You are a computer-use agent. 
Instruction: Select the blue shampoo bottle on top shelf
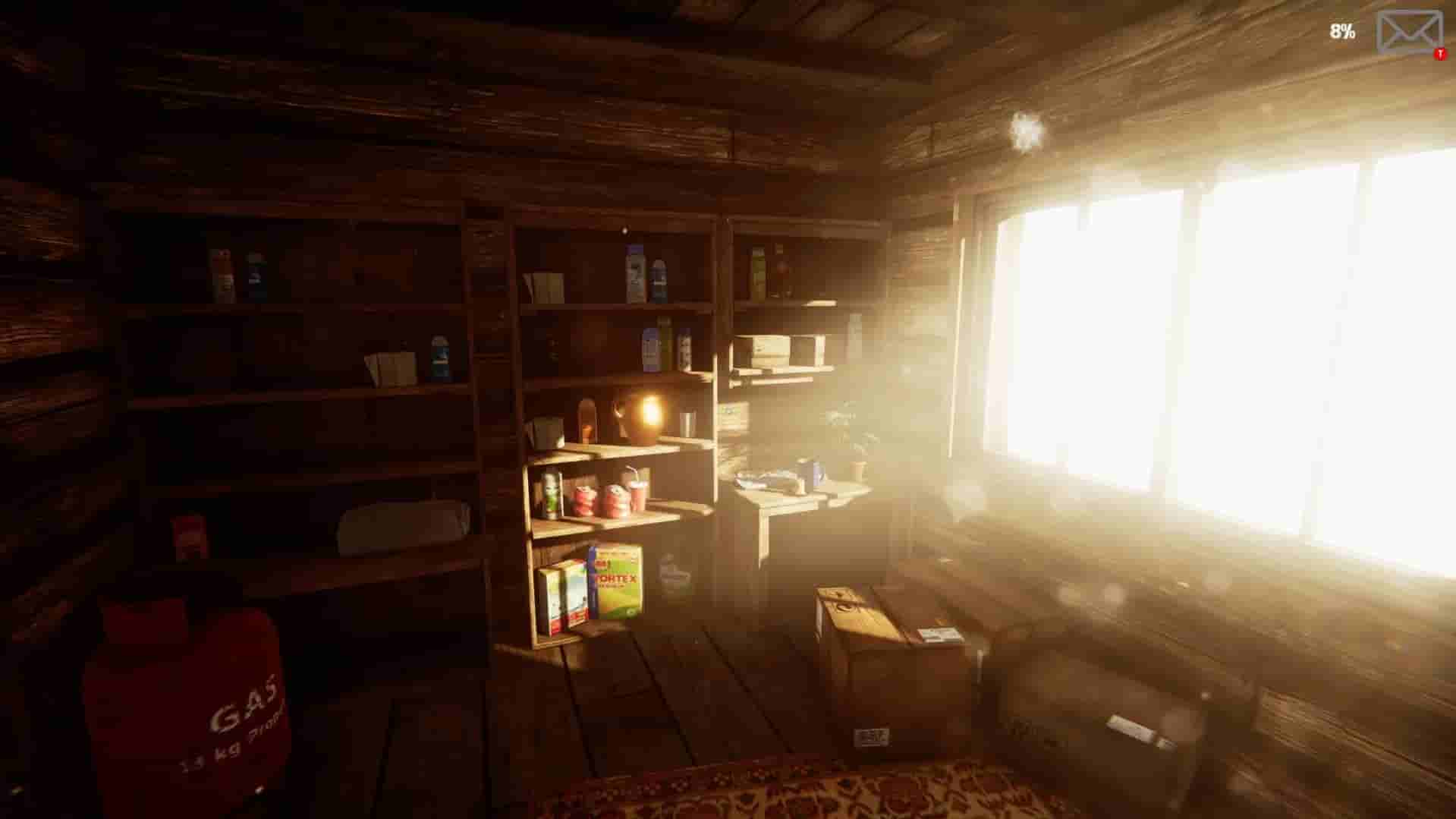[634, 273]
